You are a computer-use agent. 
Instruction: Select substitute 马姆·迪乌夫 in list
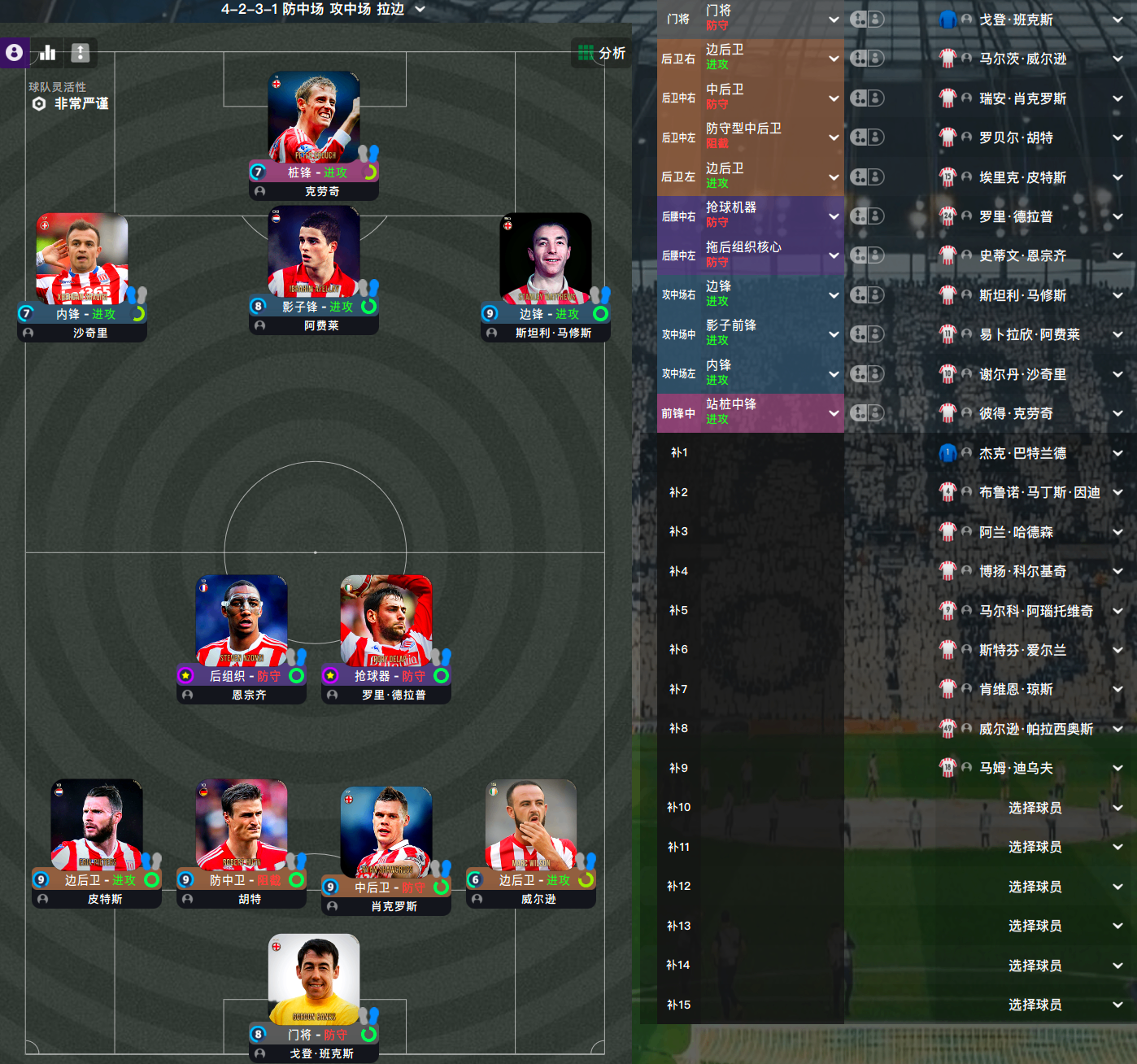point(1016,768)
